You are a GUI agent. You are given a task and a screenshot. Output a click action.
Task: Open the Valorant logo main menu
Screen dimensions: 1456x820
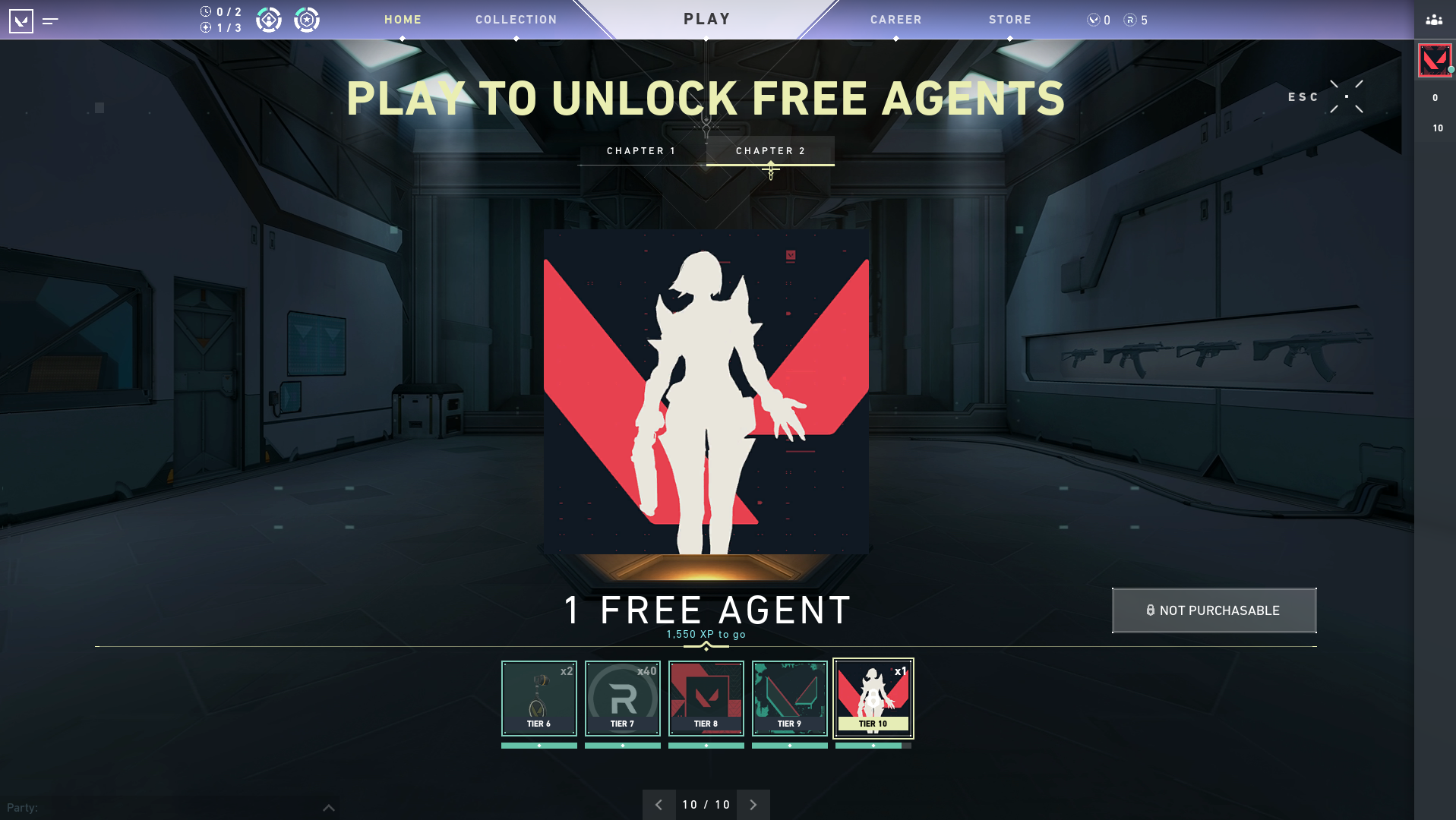tap(21, 20)
